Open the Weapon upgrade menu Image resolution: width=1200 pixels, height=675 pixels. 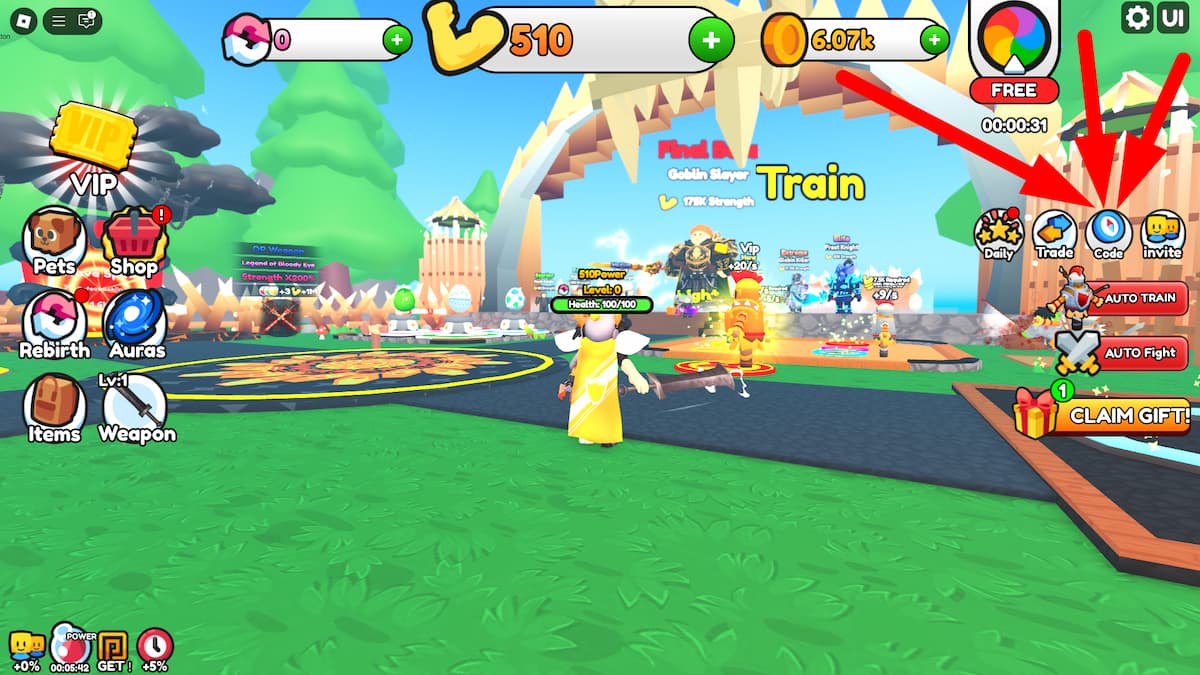(137, 408)
